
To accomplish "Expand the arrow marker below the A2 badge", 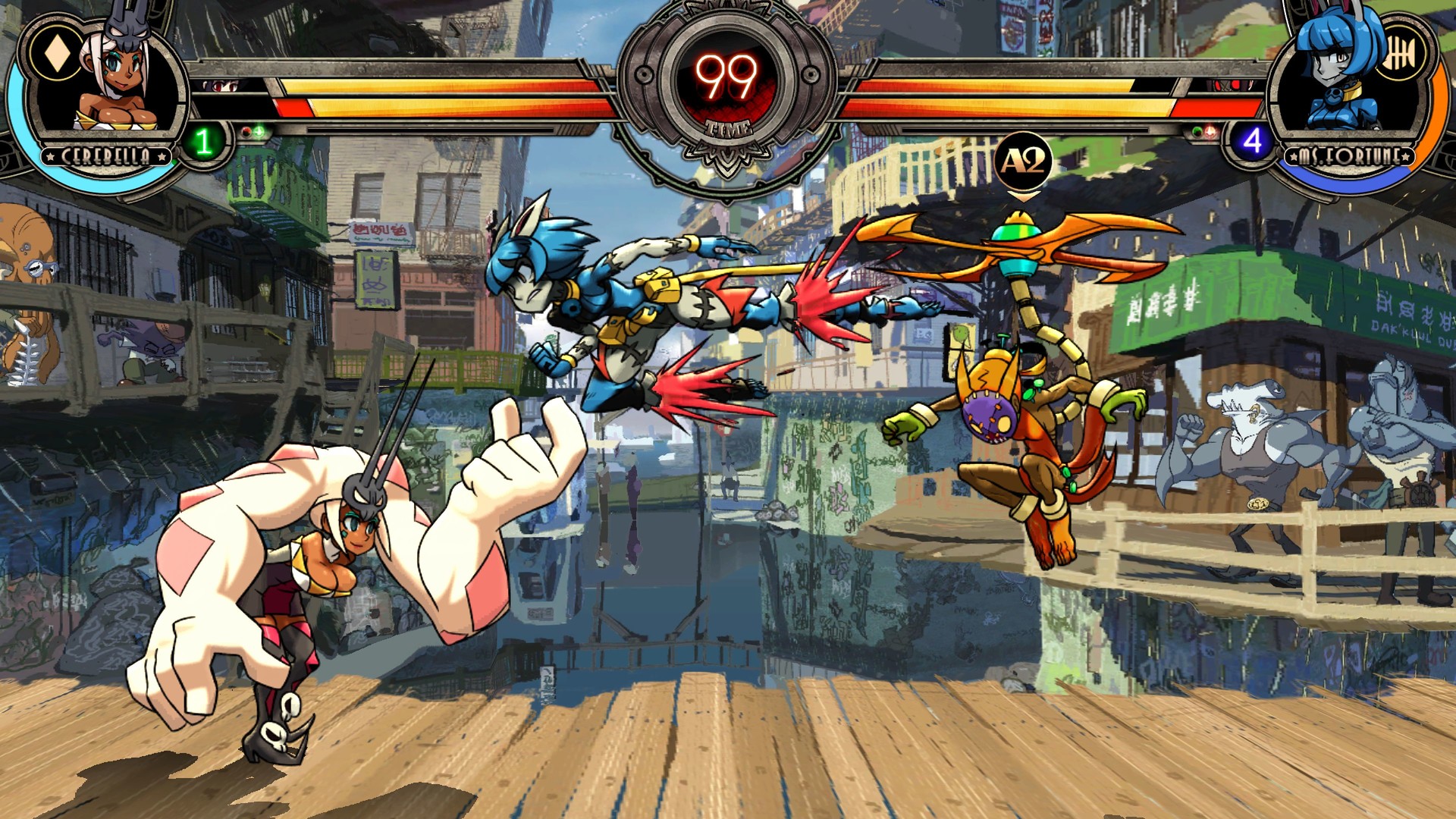I will point(1023,197).
